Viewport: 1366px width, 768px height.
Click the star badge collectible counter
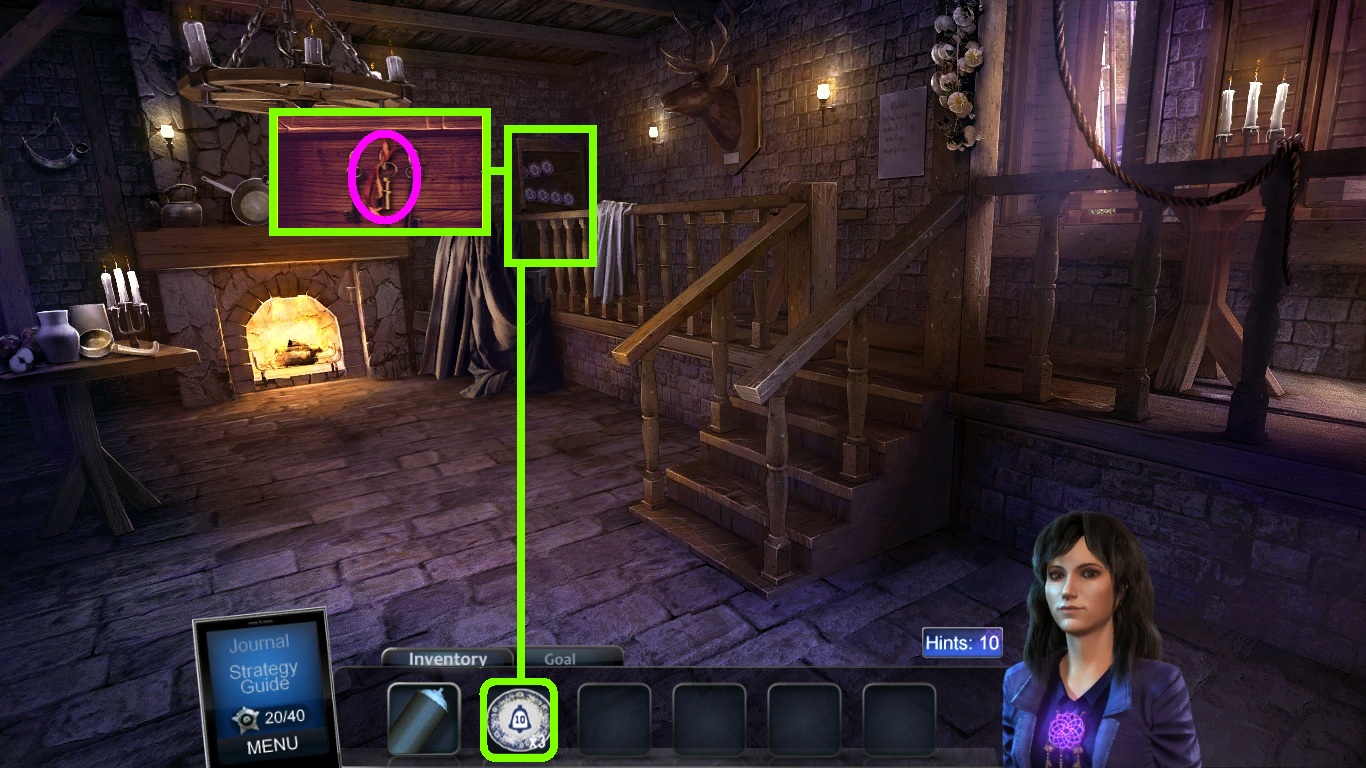pos(244,717)
